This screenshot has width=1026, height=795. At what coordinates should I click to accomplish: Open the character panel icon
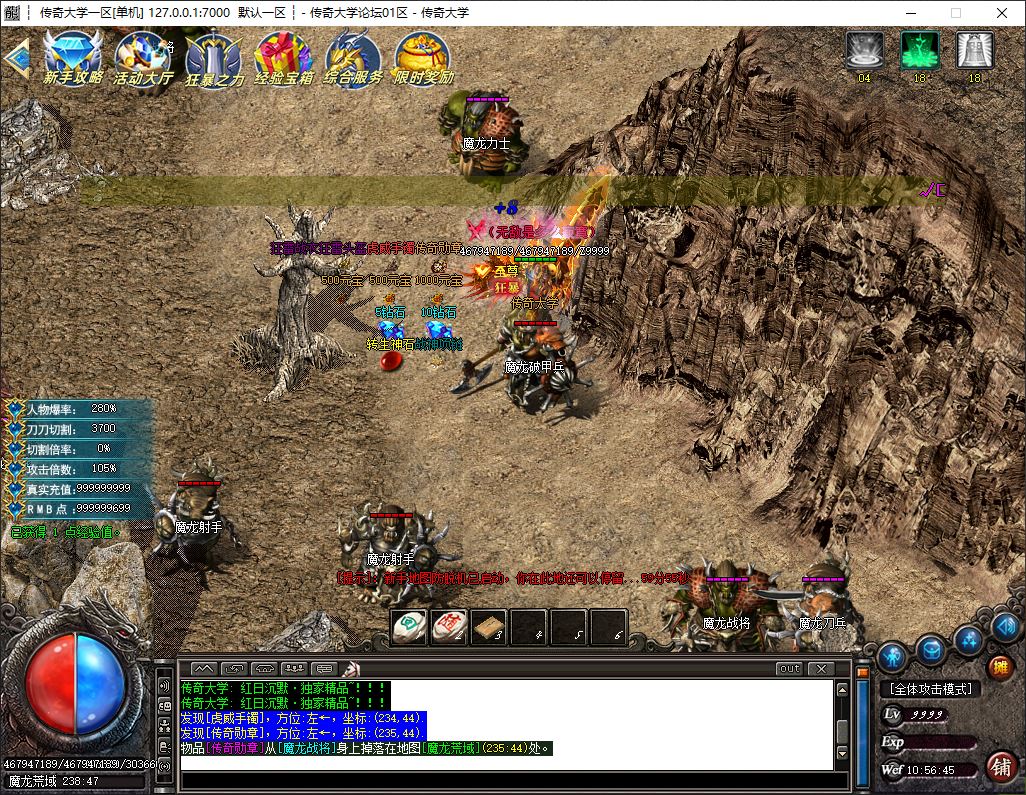[x=892, y=657]
